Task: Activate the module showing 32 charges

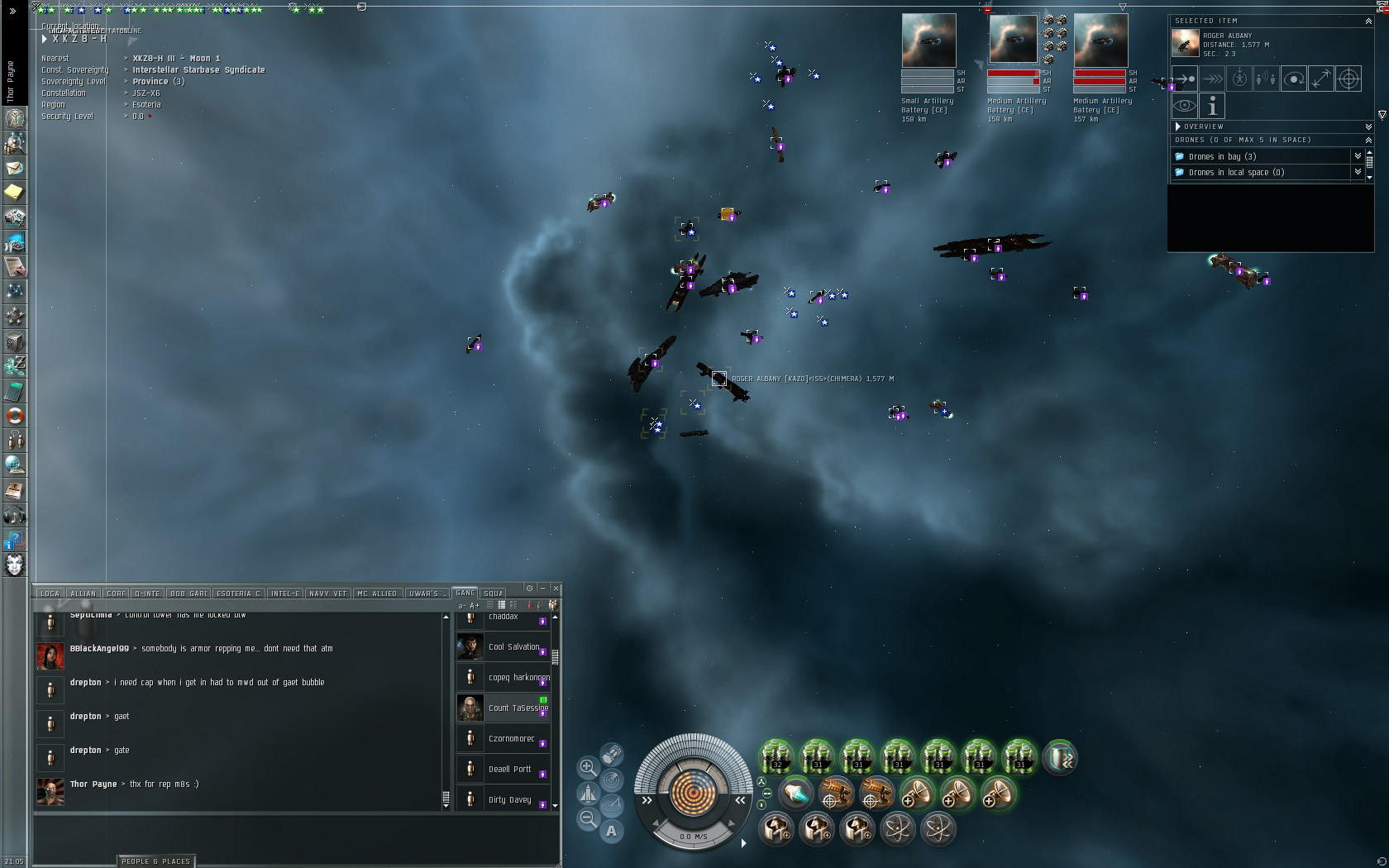Action: [776, 757]
